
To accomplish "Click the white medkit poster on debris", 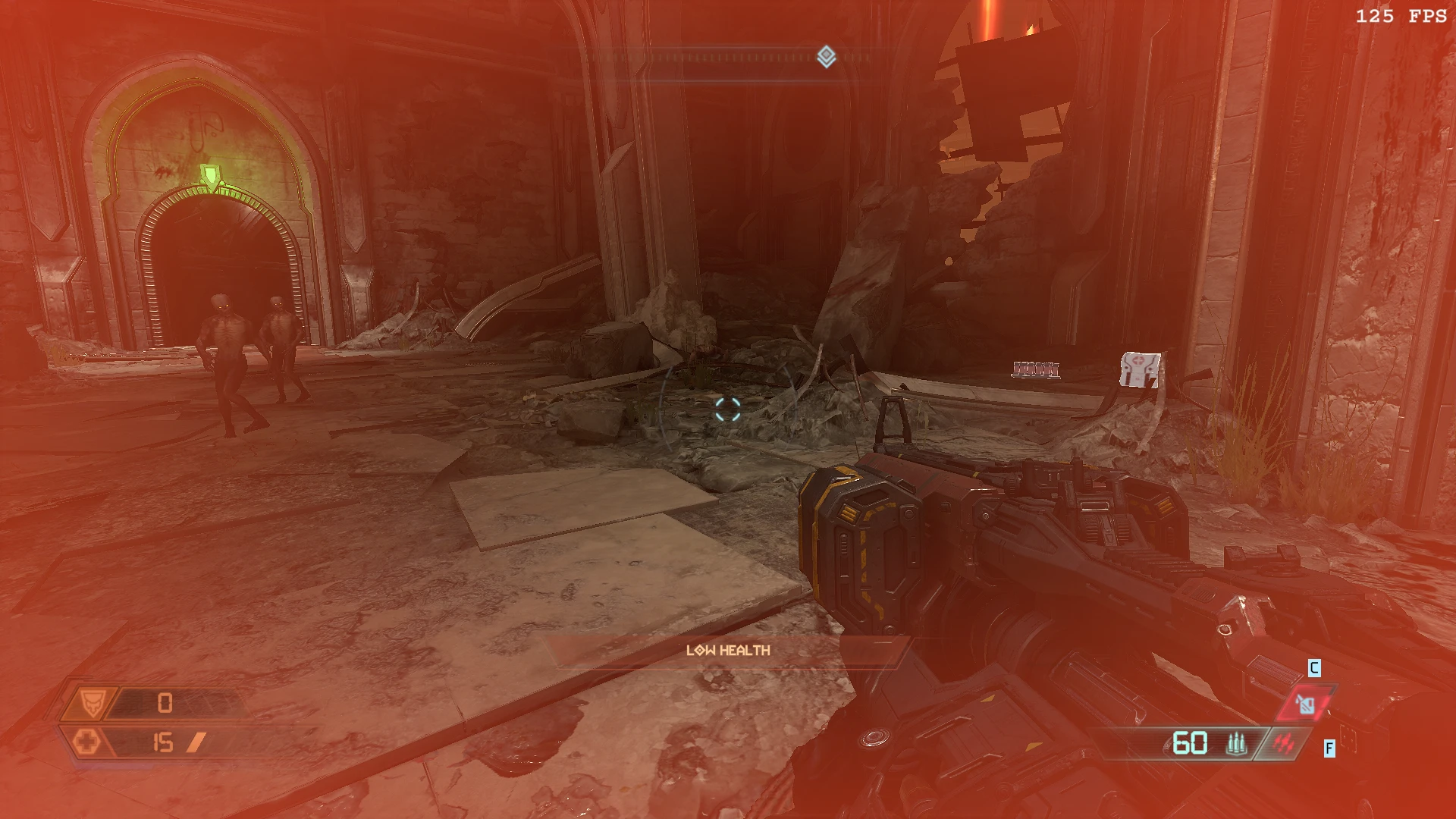I will pyautogui.click(x=1139, y=369).
